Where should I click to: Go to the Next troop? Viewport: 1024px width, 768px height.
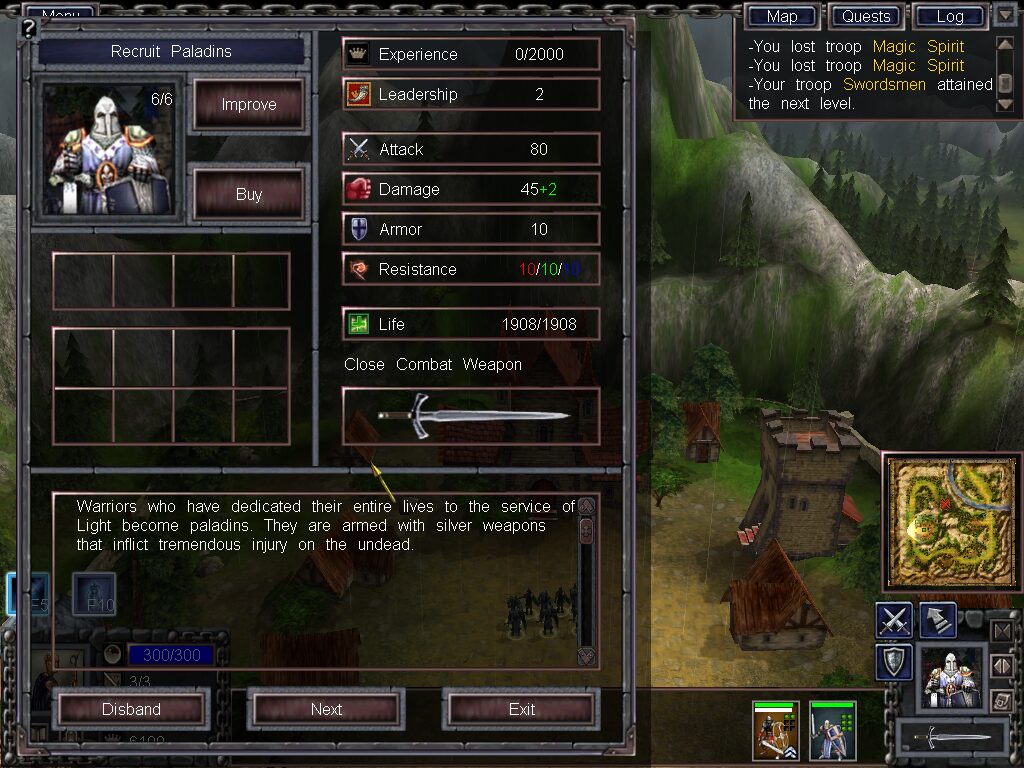point(326,709)
